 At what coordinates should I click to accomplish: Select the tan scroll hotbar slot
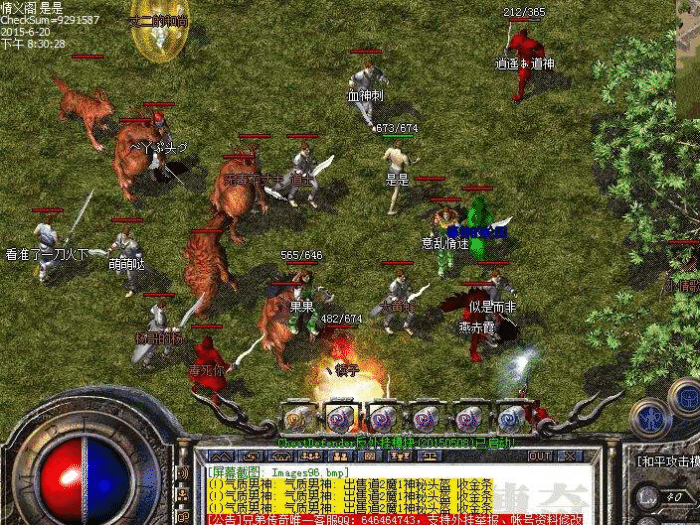(297, 417)
